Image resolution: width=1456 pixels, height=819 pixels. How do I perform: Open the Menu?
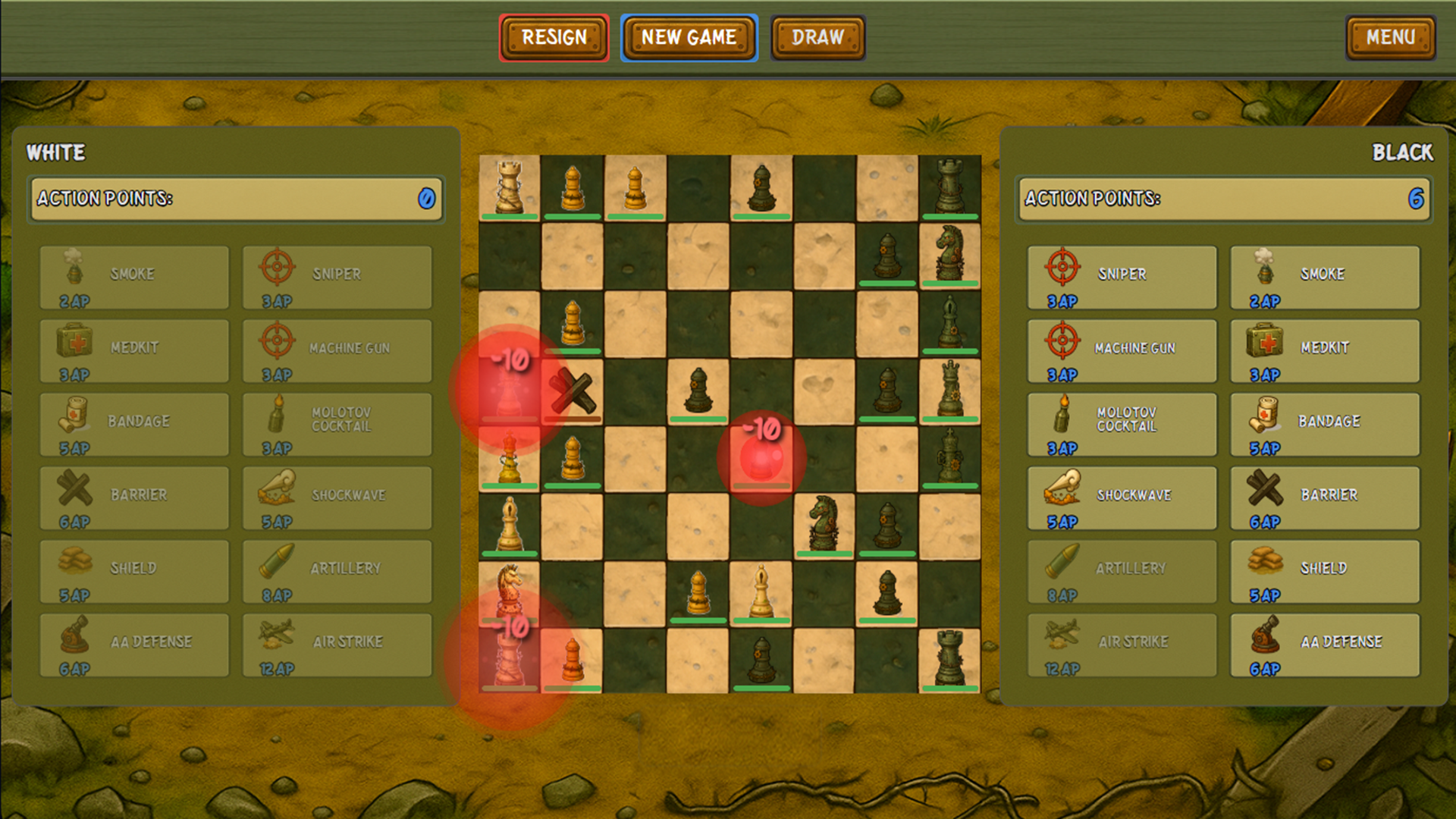(1391, 37)
